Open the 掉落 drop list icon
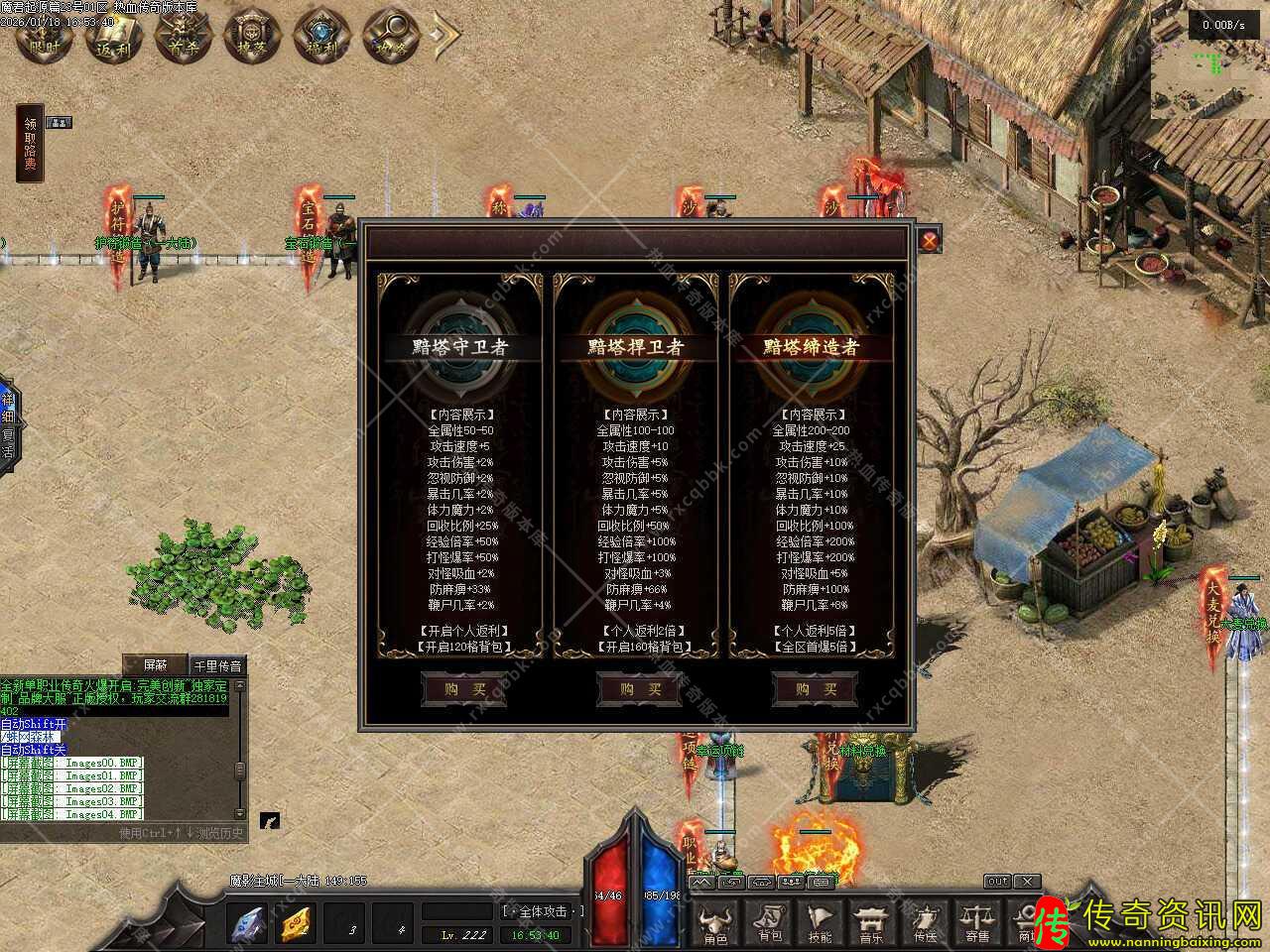This screenshot has height=952, width=1270. point(248,38)
